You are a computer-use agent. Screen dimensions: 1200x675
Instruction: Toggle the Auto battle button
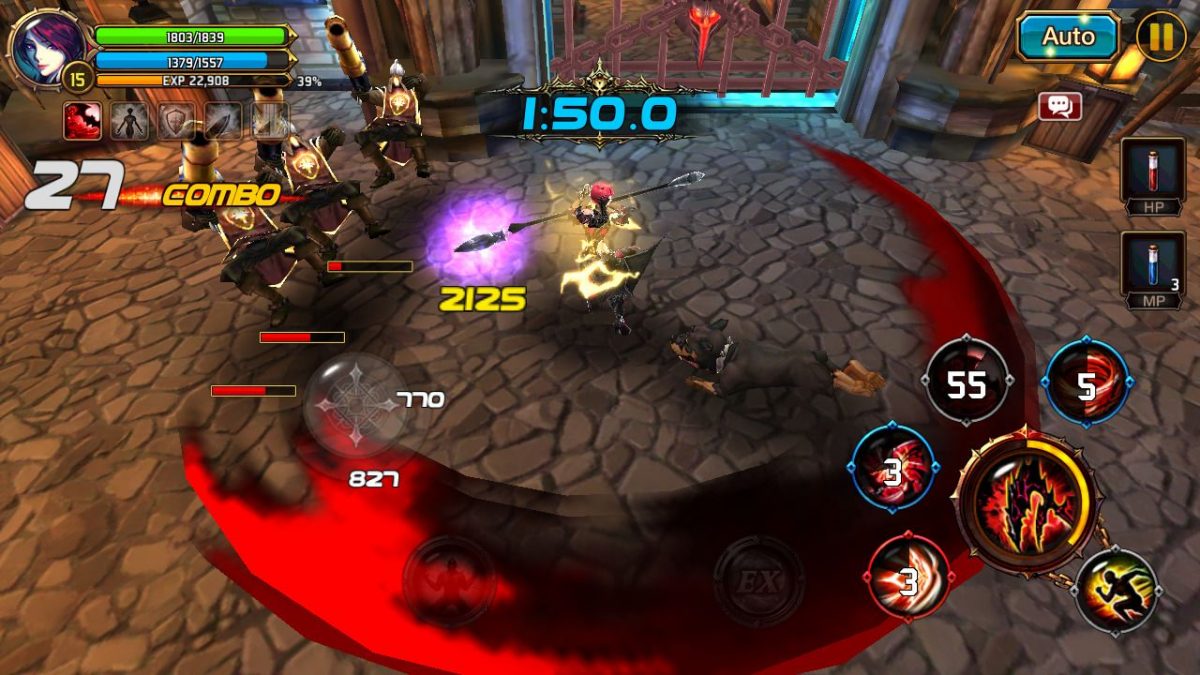tap(1068, 37)
